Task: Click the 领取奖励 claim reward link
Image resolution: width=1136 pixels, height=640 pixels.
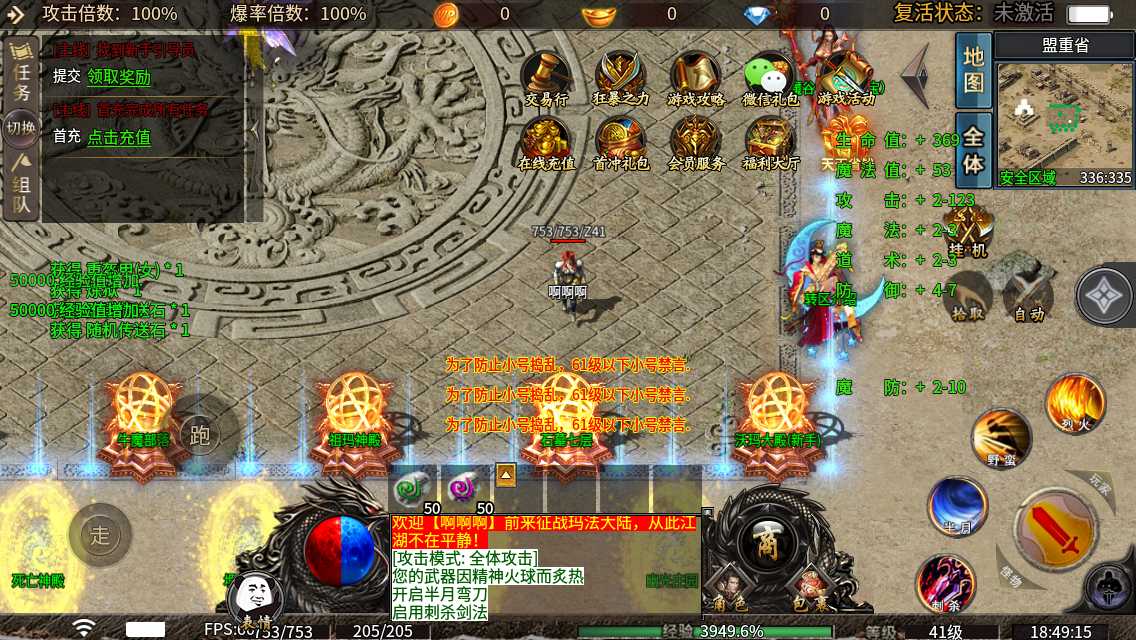Action: [x=119, y=77]
